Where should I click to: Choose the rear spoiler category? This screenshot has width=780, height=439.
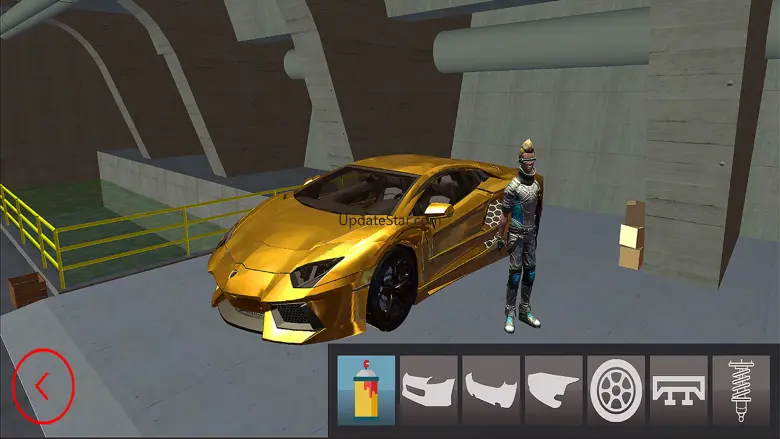pyautogui.click(x=679, y=389)
